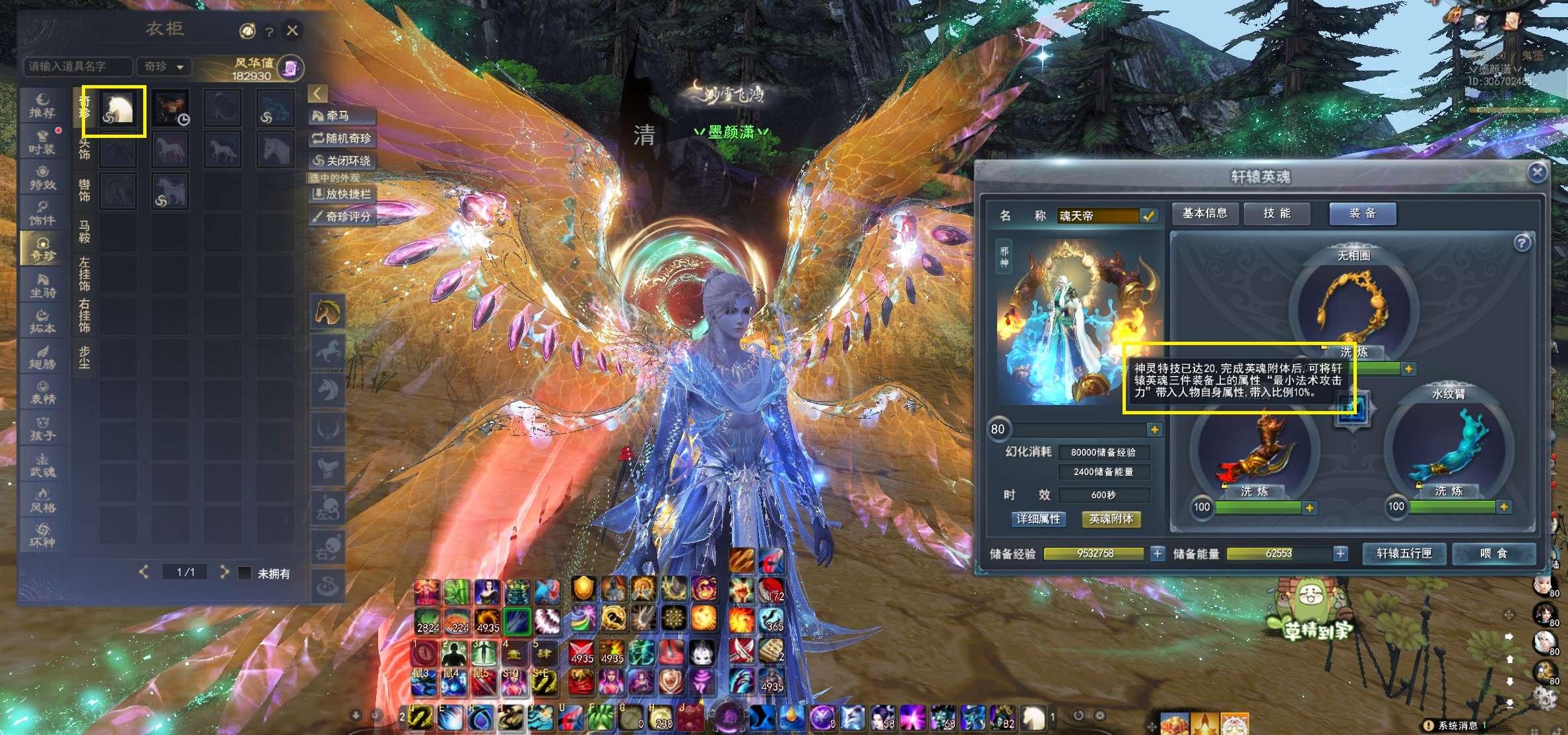Close the 轩辕英魂 window
The image size is (1568, 735).
click(x=1537, y=172)
